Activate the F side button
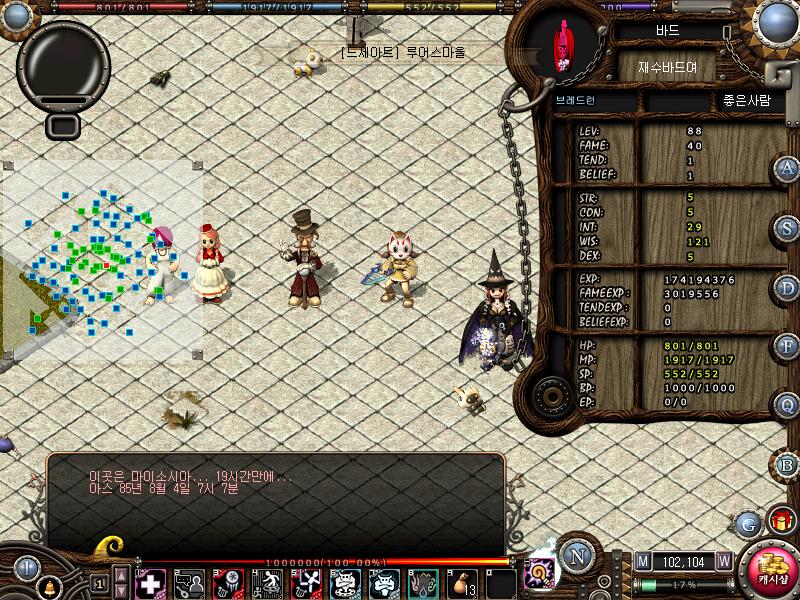Viewport: 800px width, 600px height. click(788, 347)
